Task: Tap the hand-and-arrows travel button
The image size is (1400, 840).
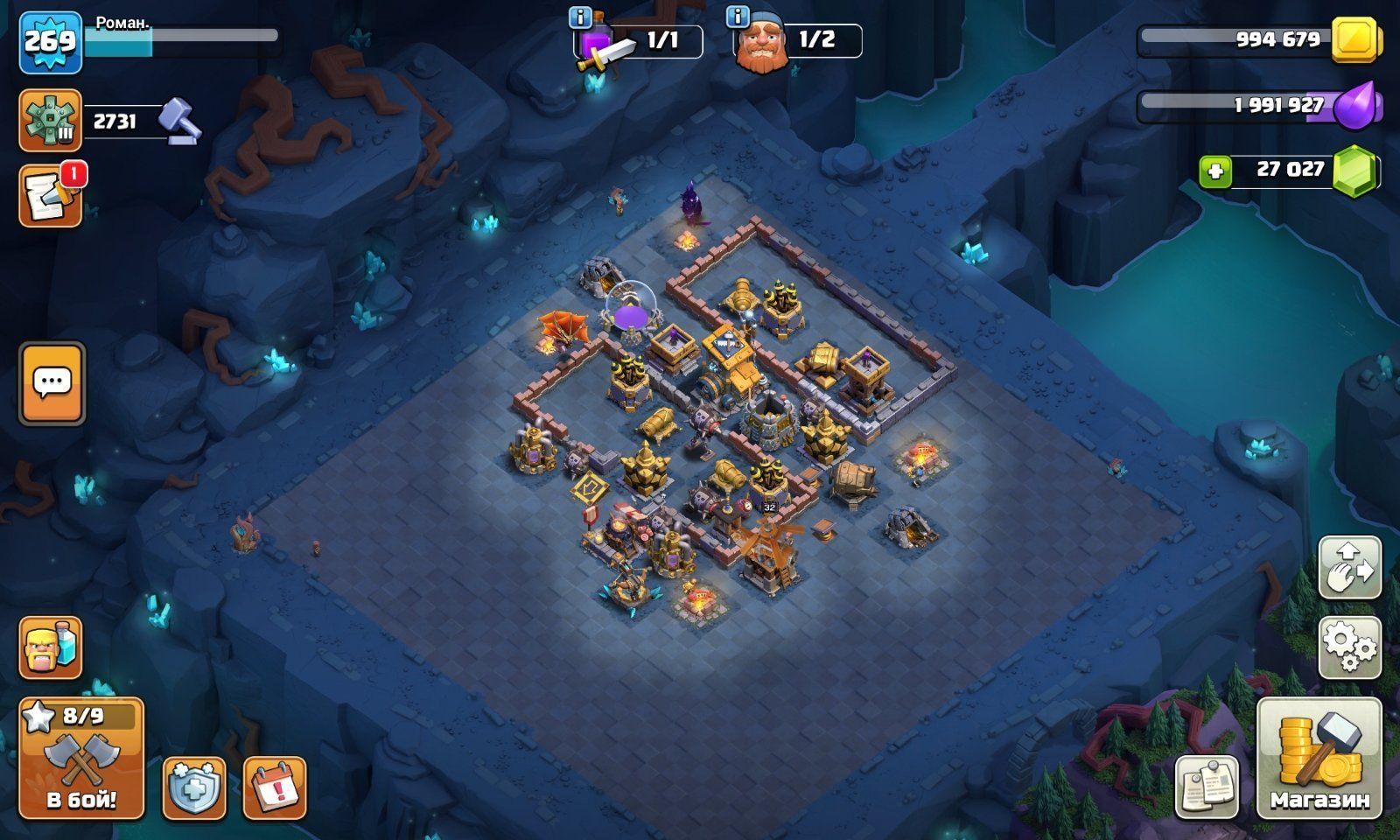Action: tap(1349, 568)
